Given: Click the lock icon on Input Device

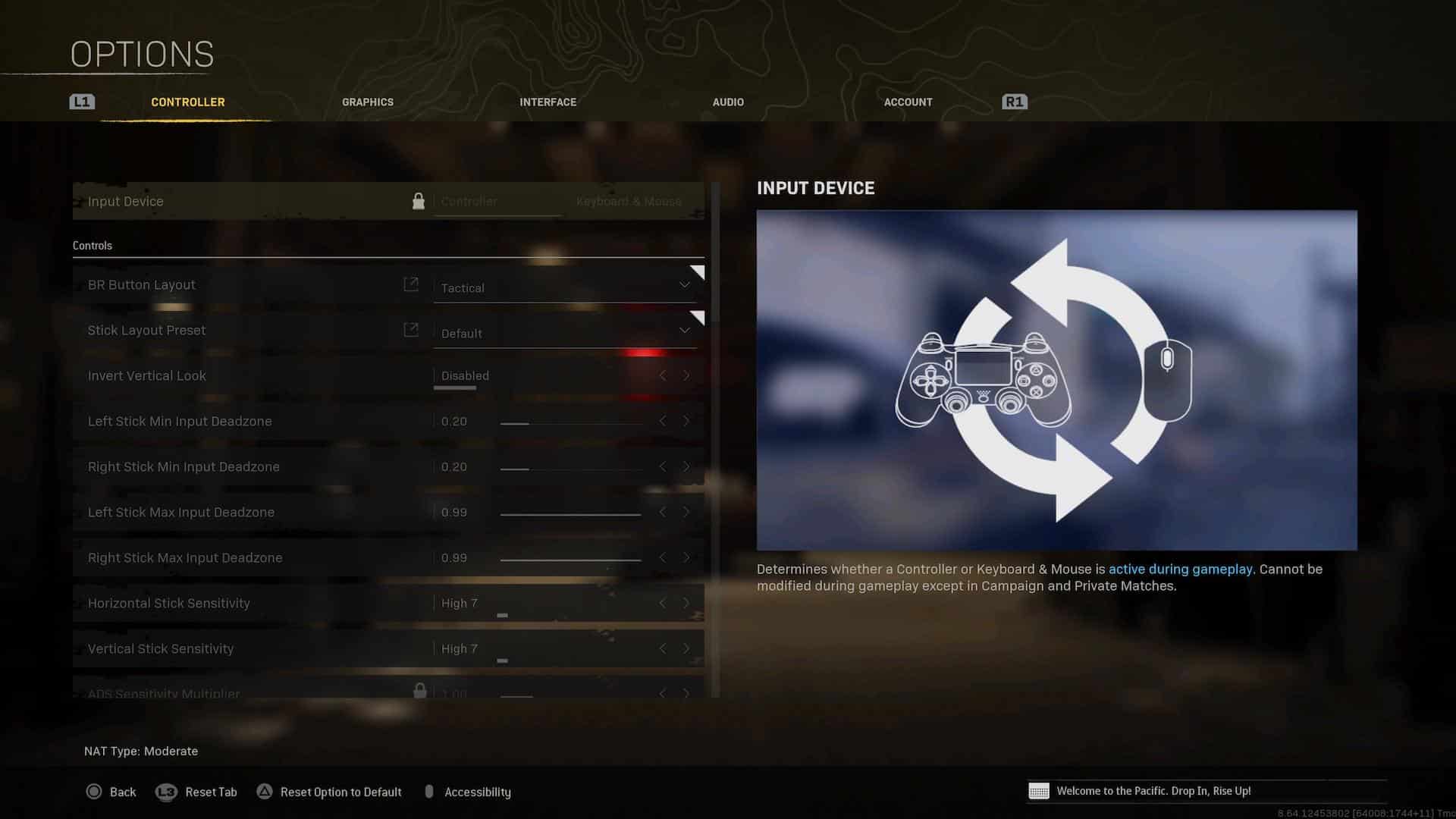Looking at the screenshot, I should coord(419,200).
